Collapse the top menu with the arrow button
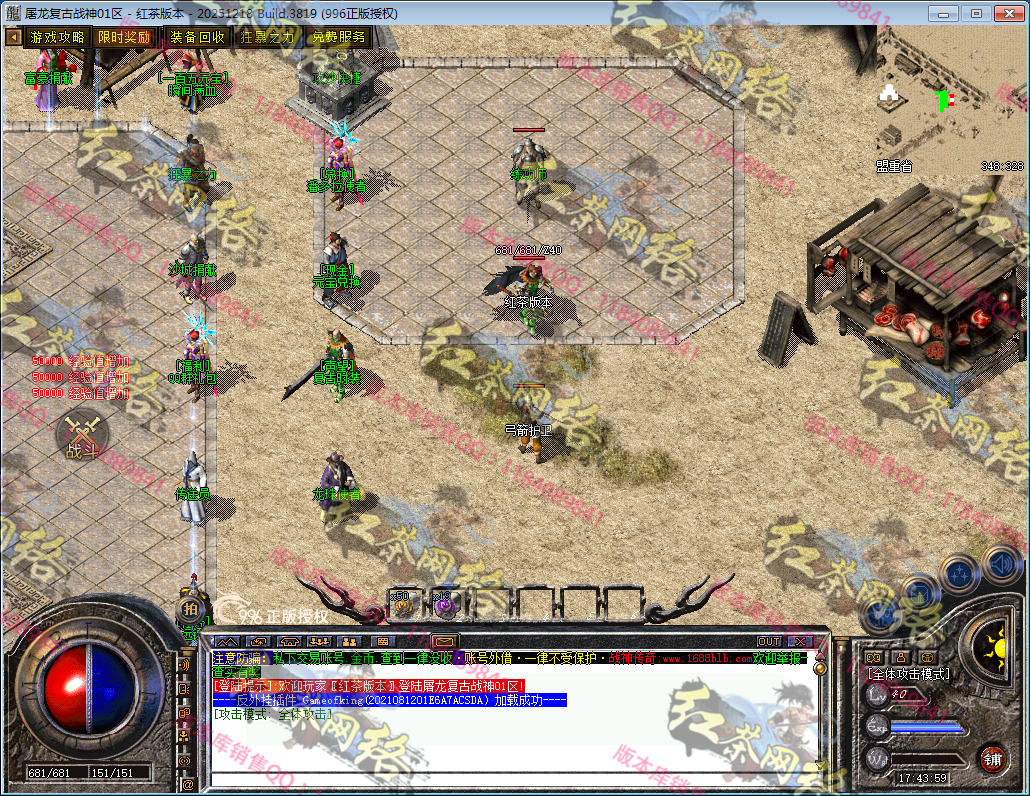The image size is (1030, 796). click(13, 37)
